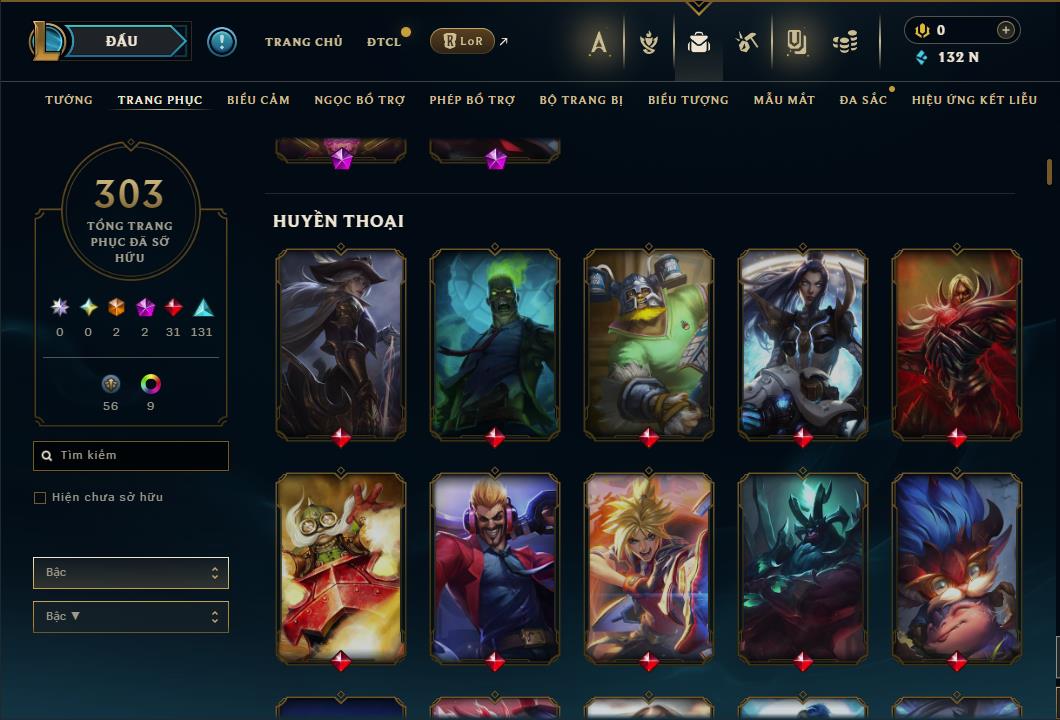Image resolution: width=1060 pixels, height=720 pixels.
Task: Open the coin stack store icon
Action: pyautogui.click(x=845, y=42)
